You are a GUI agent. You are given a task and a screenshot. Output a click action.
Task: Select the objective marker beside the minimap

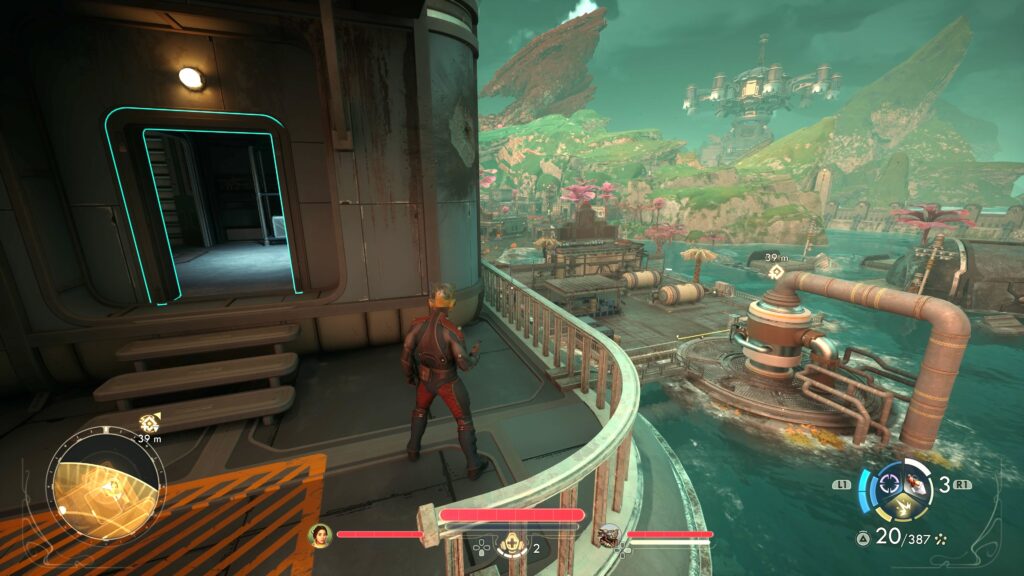pos(150,421)
